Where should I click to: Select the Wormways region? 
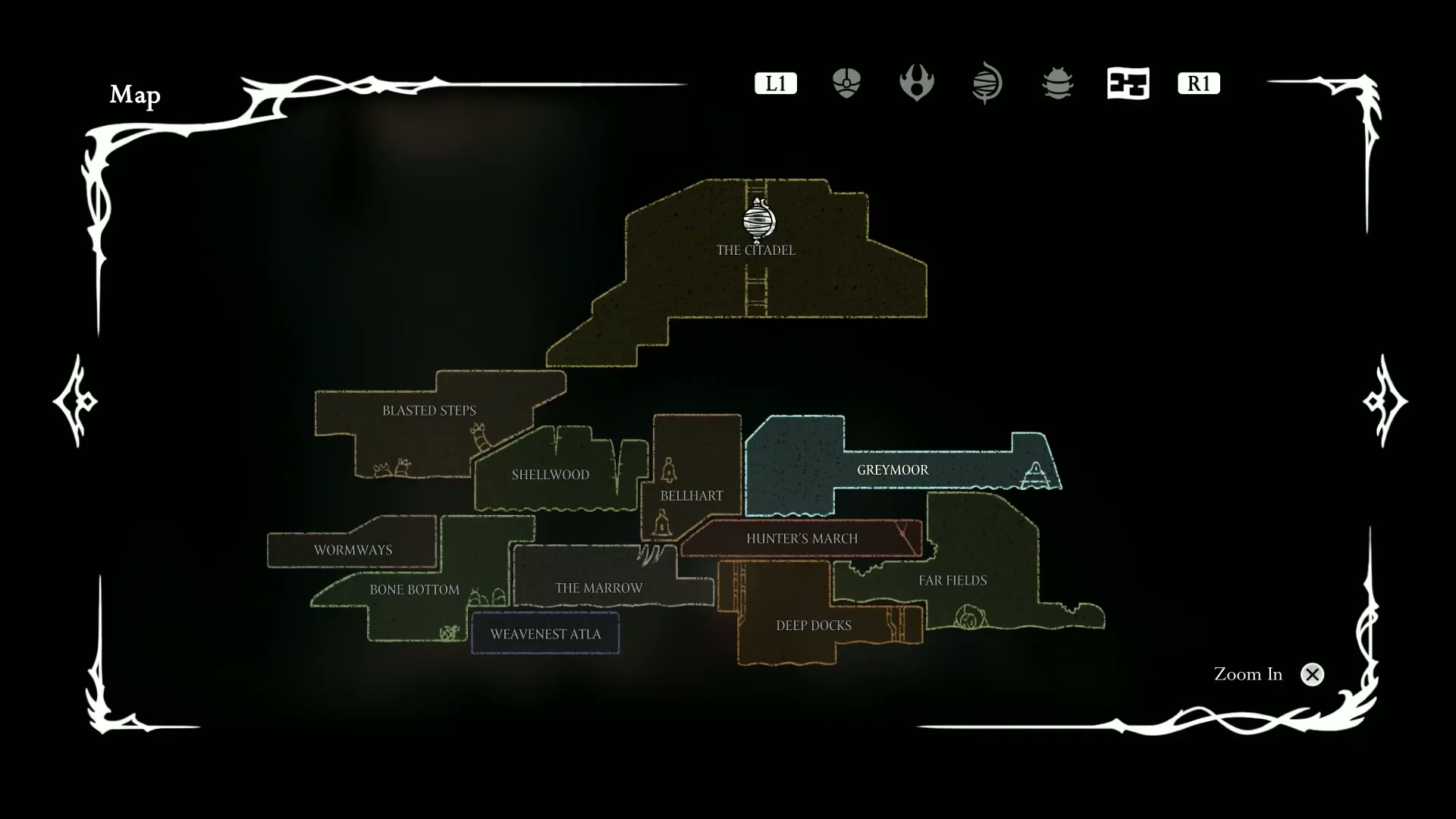tap(353, 551)
